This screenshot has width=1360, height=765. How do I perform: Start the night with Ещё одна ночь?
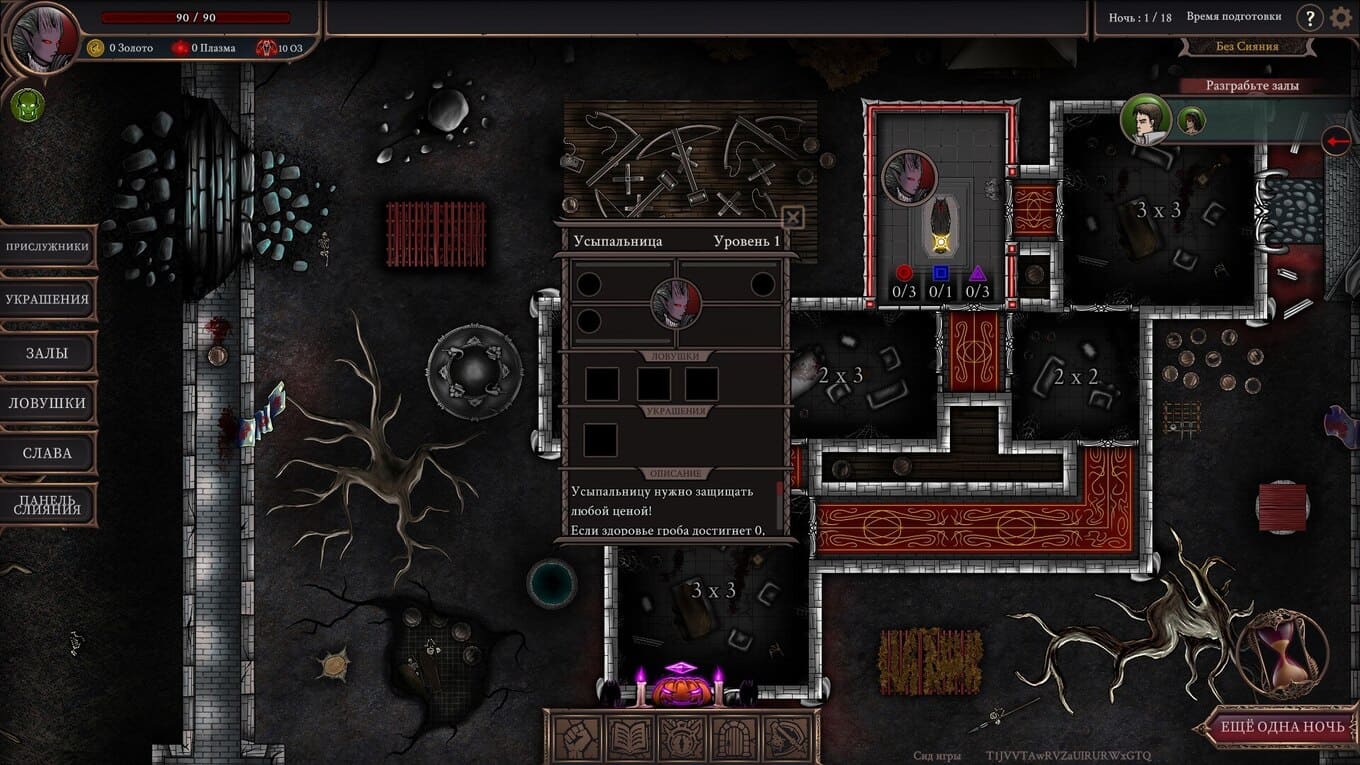(1281, 727)
